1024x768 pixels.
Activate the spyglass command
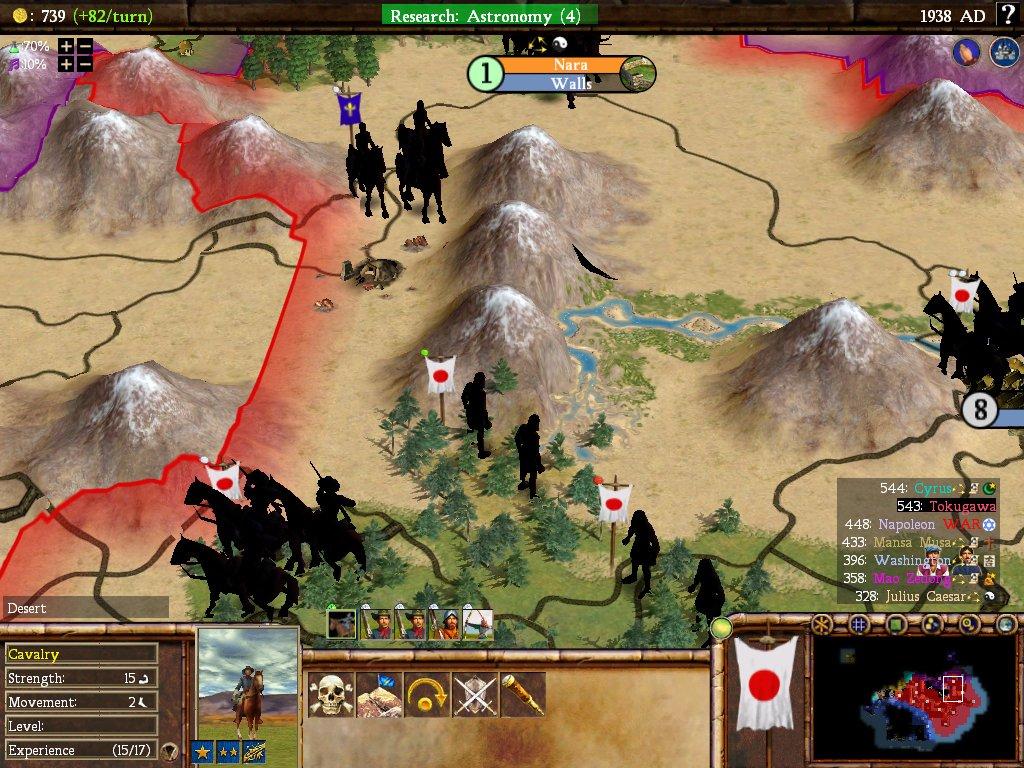pos(522,694)
